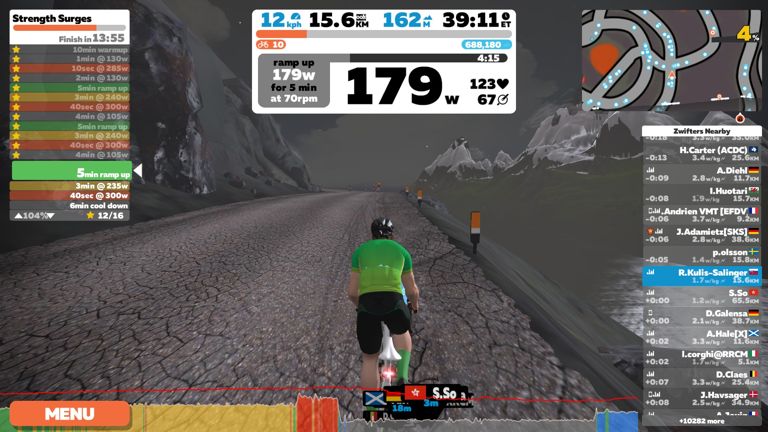Viewport: 768px width, 432px height.
Task: Select rider A.Diehl in Zwifters Nearby
Action: pos(700,174)
